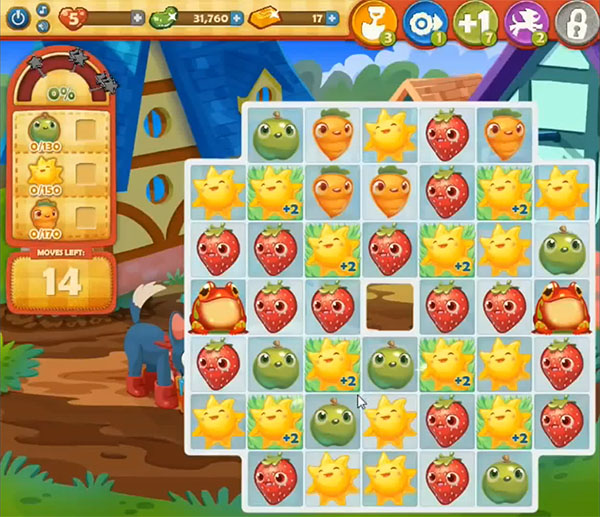This screenshot has width=600, height=517.
Task: Click the locked booster padlock
Action: click(x=573, y=22)
